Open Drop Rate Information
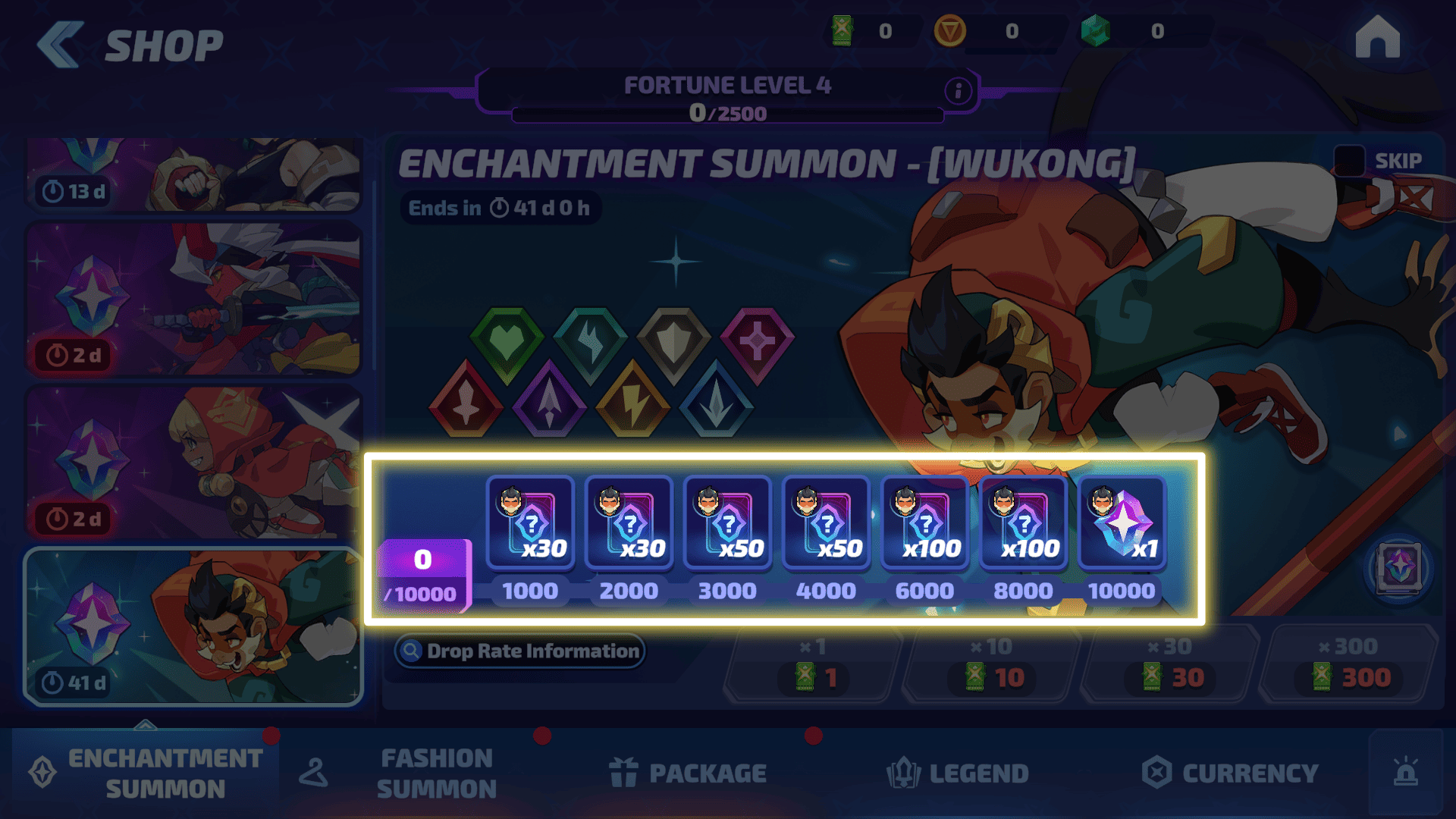 click(520, 651)
